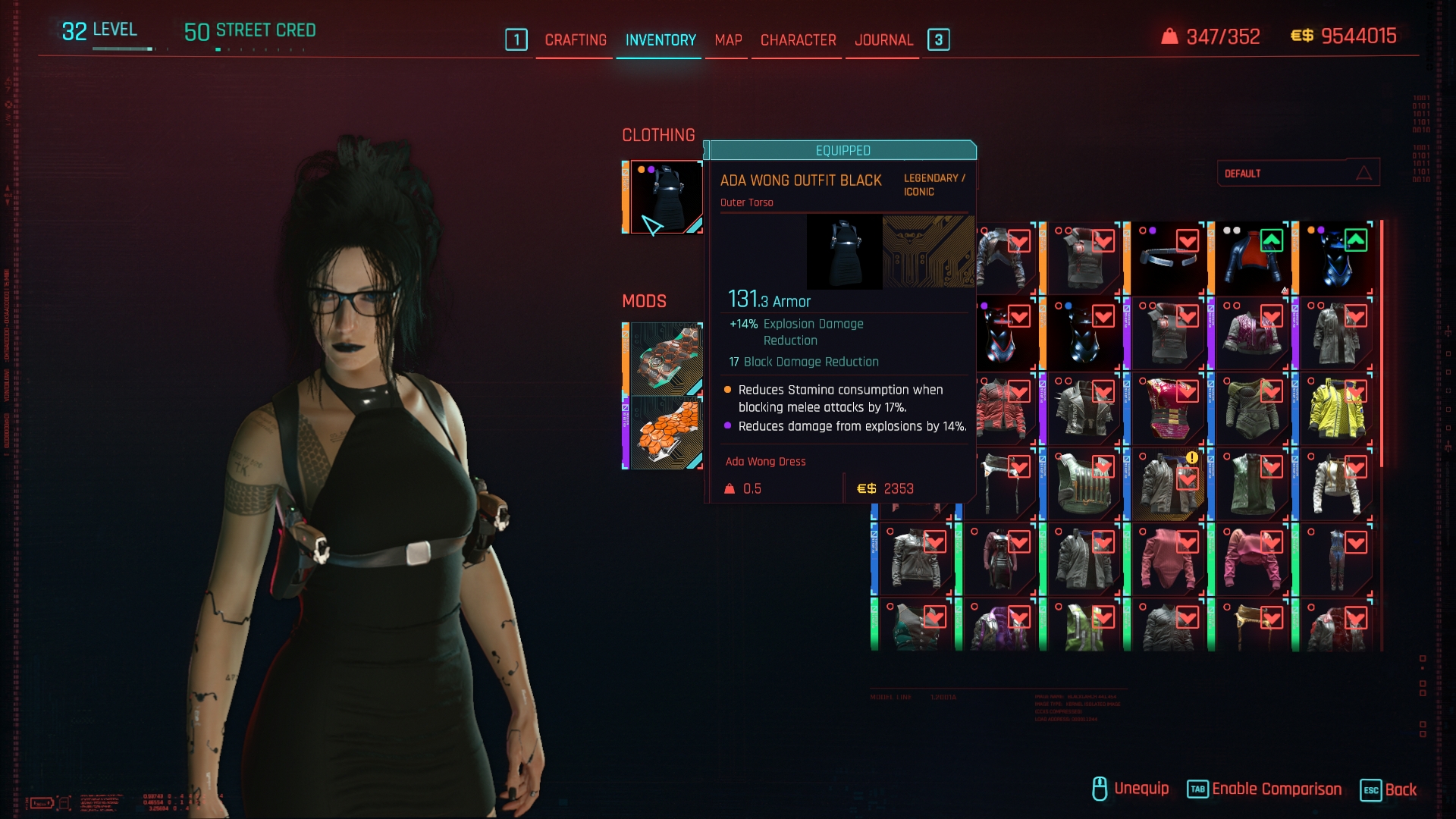This screenshot has height=819, width=1456.
Task: Switch to the Crafting tab
Action: 575,40
